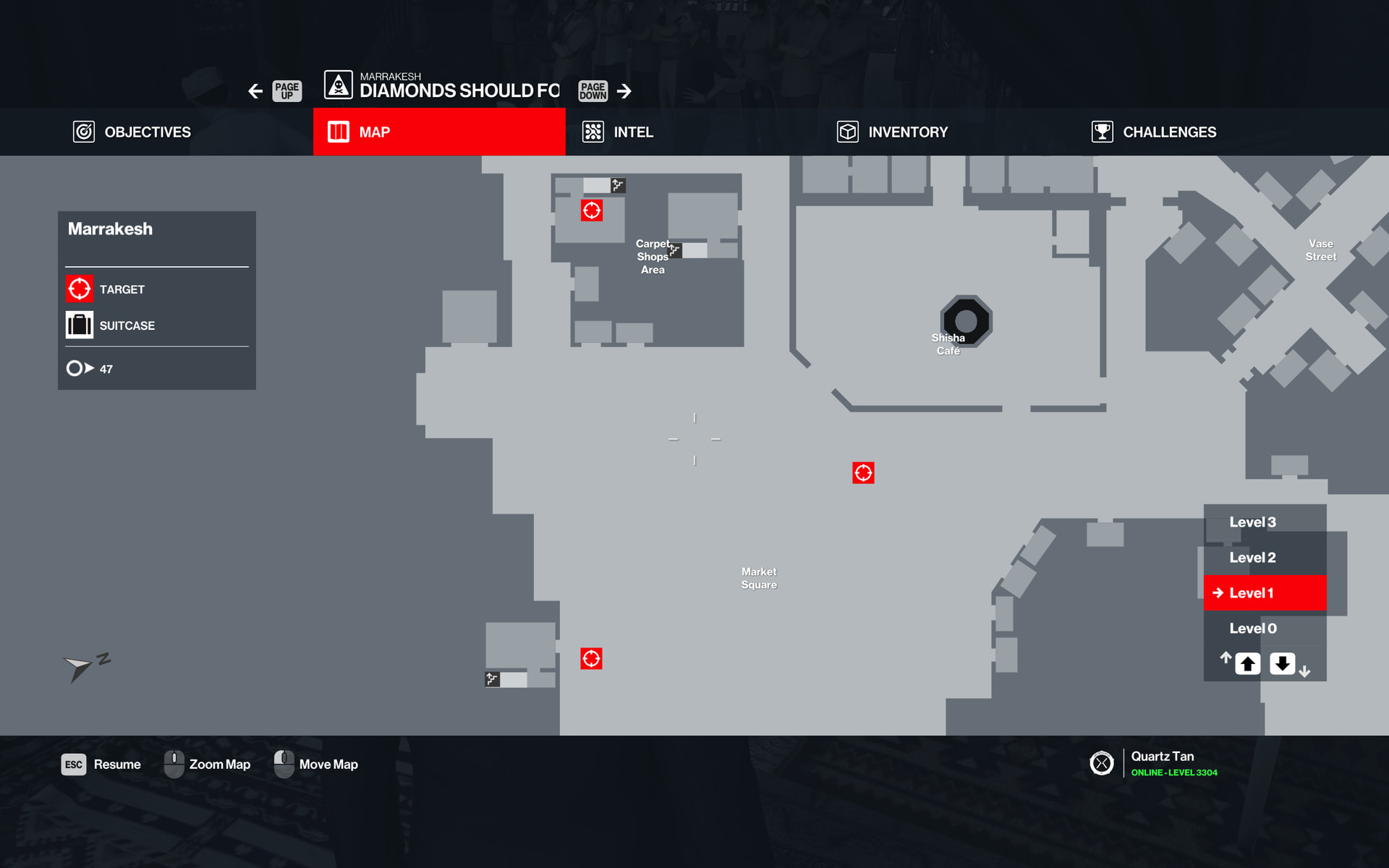Select the active Map tab
This screenshot has width=1389, height=868.
pos(438,132)
